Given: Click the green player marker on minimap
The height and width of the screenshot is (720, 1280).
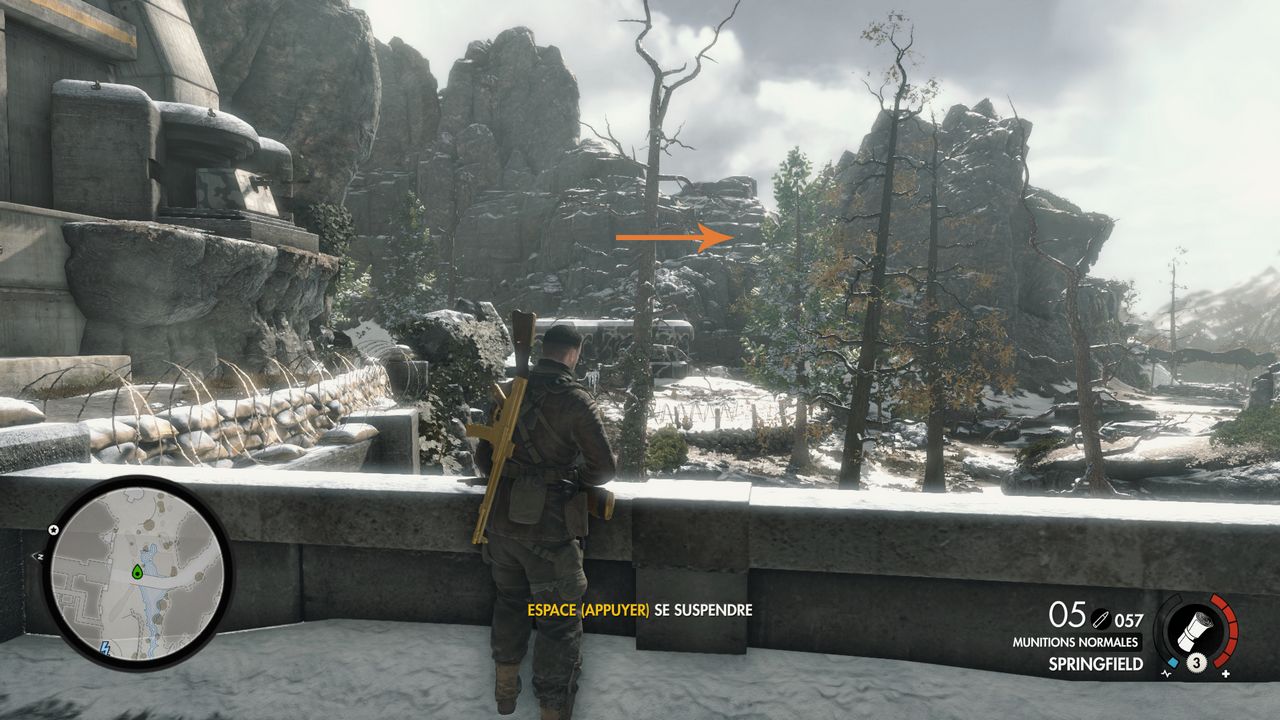Looking at the screenshot, I should click(x=137, y=572).
